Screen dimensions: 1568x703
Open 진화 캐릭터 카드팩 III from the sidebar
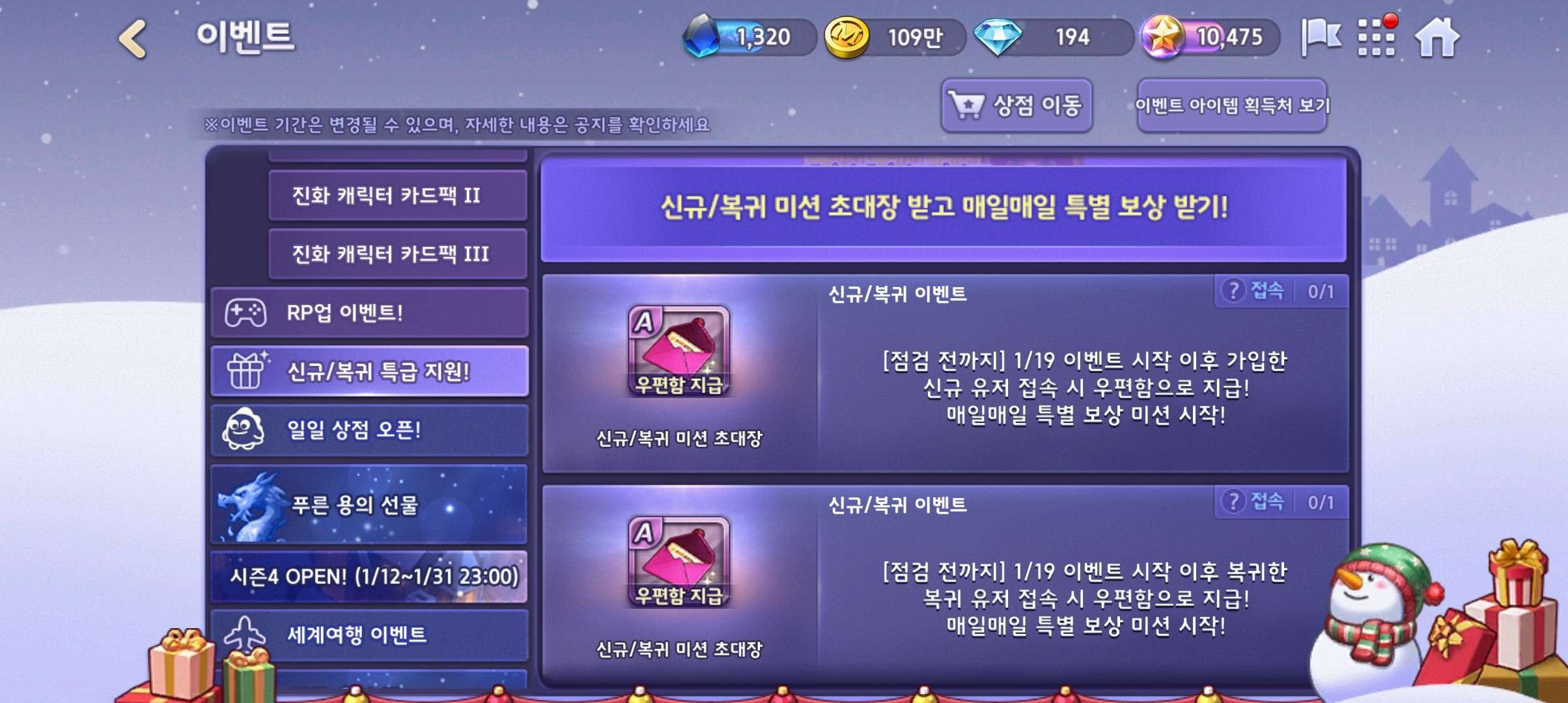point(399,254)
